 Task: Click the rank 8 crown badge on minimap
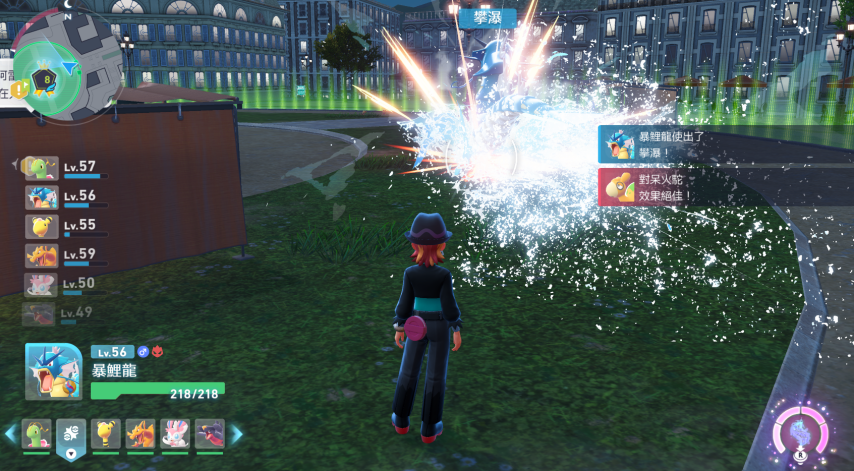pyautogui.click(x=45, y=80)
